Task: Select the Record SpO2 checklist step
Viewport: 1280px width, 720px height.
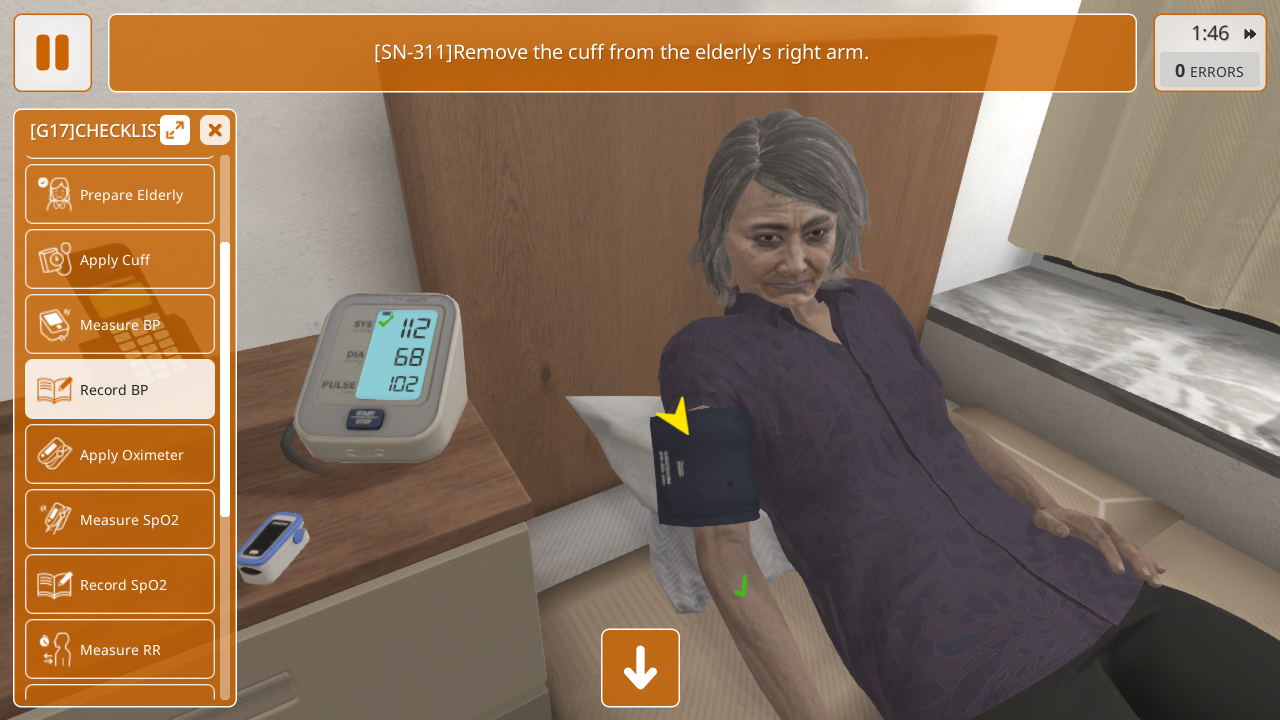Action: (120, 584)
